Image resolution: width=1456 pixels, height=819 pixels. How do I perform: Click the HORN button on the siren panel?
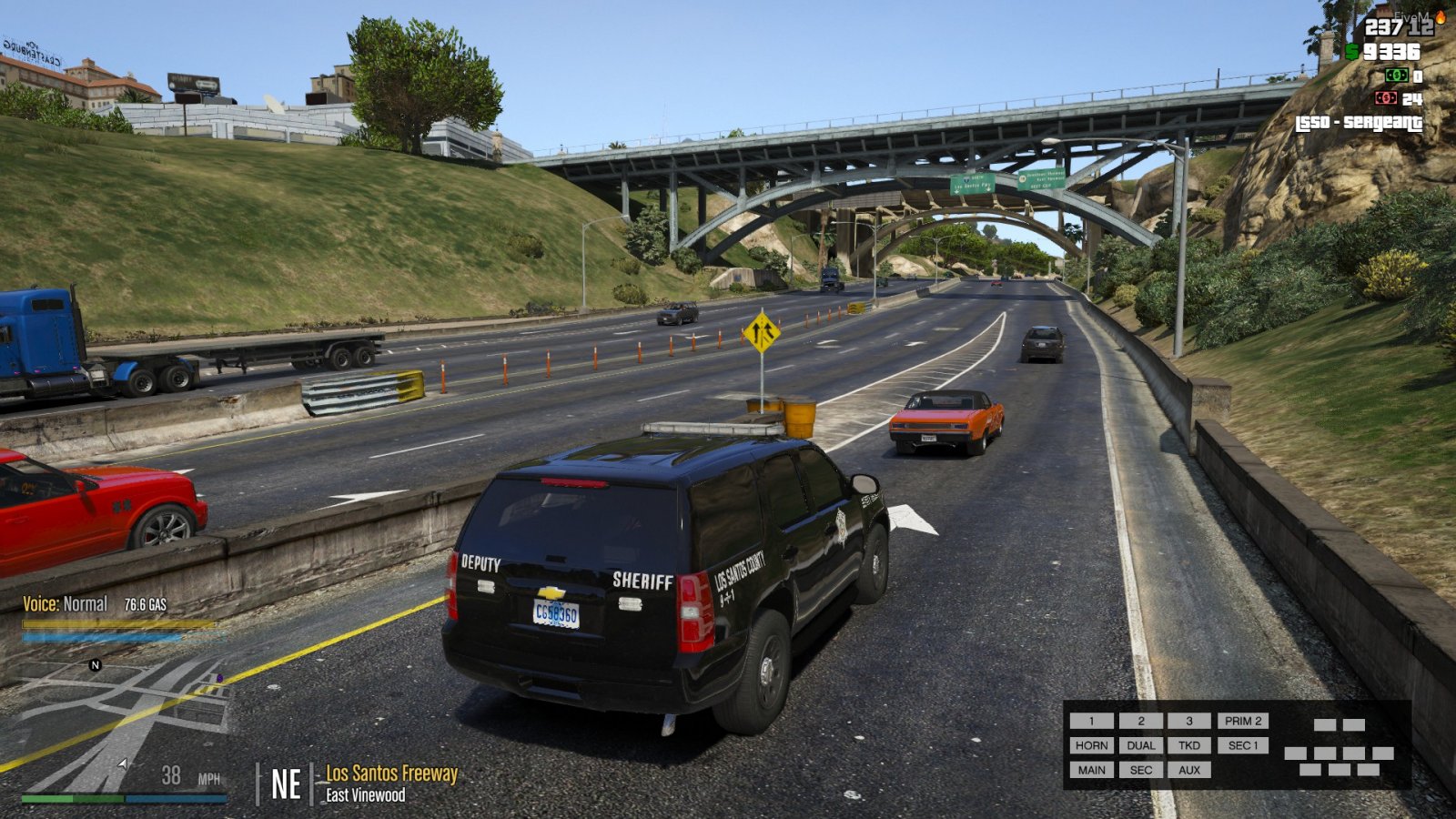tap(1091, 745)
